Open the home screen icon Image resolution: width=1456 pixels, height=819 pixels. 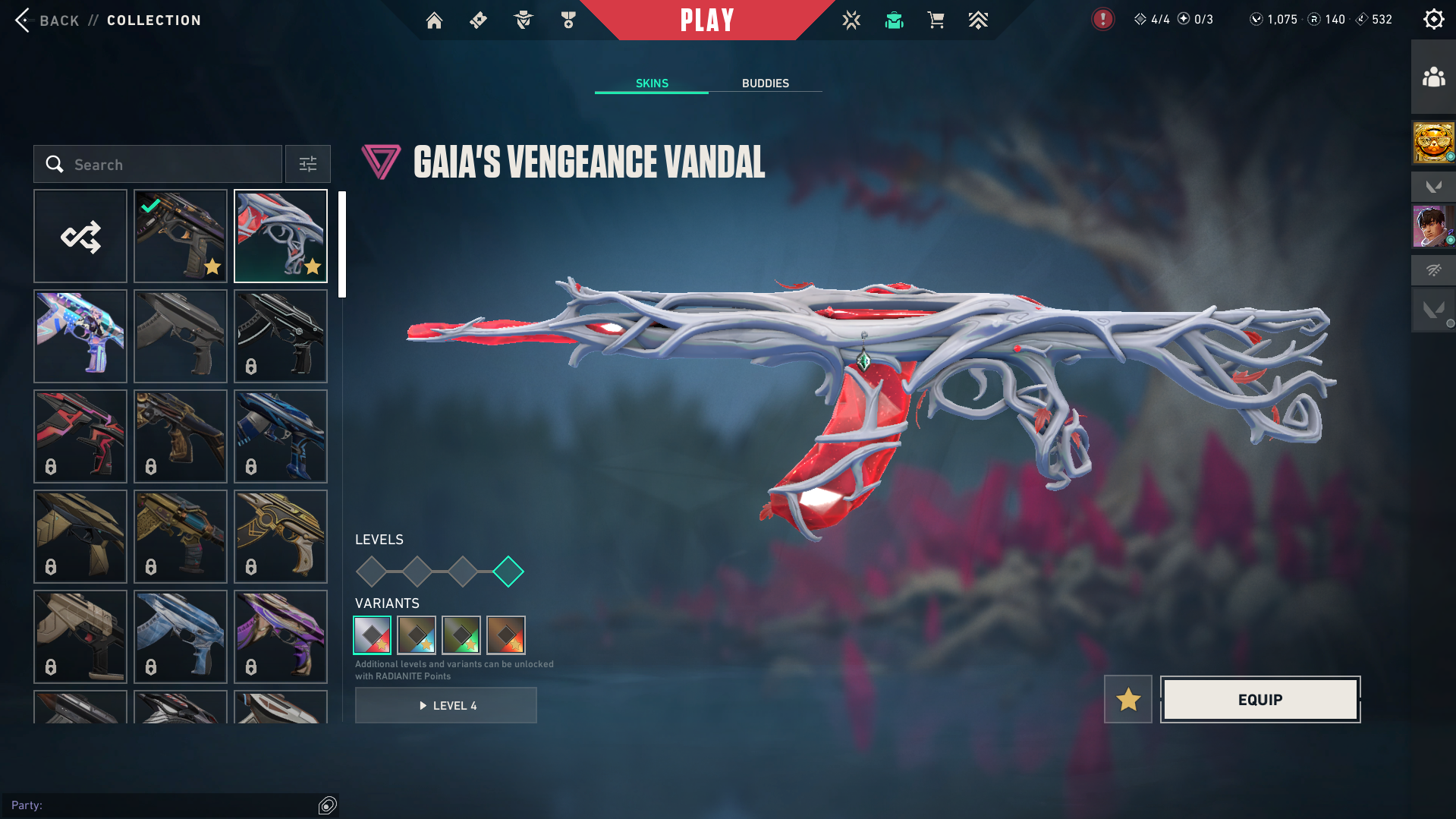click(x=434, y=20)
